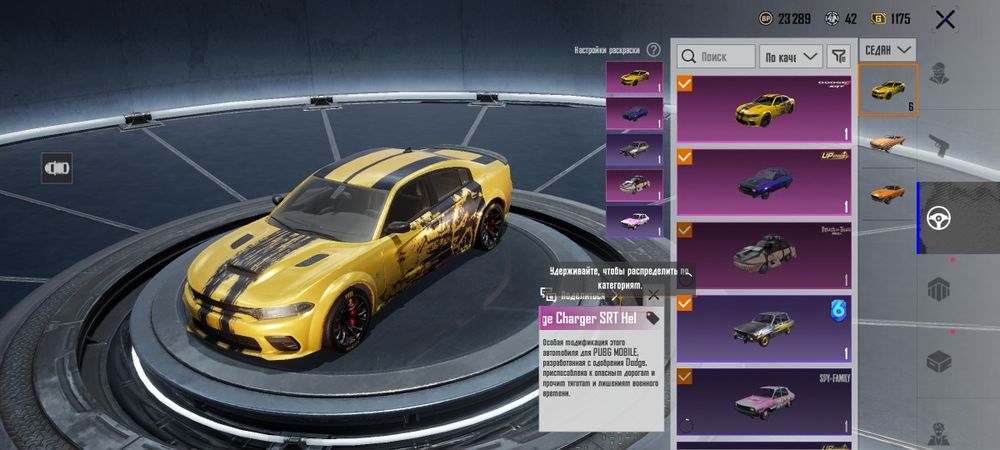Viewport: 1000px width, 450px height.
Task: Close the vehicle skins screen
Action: pyautogui.click(x=945, y=18)
